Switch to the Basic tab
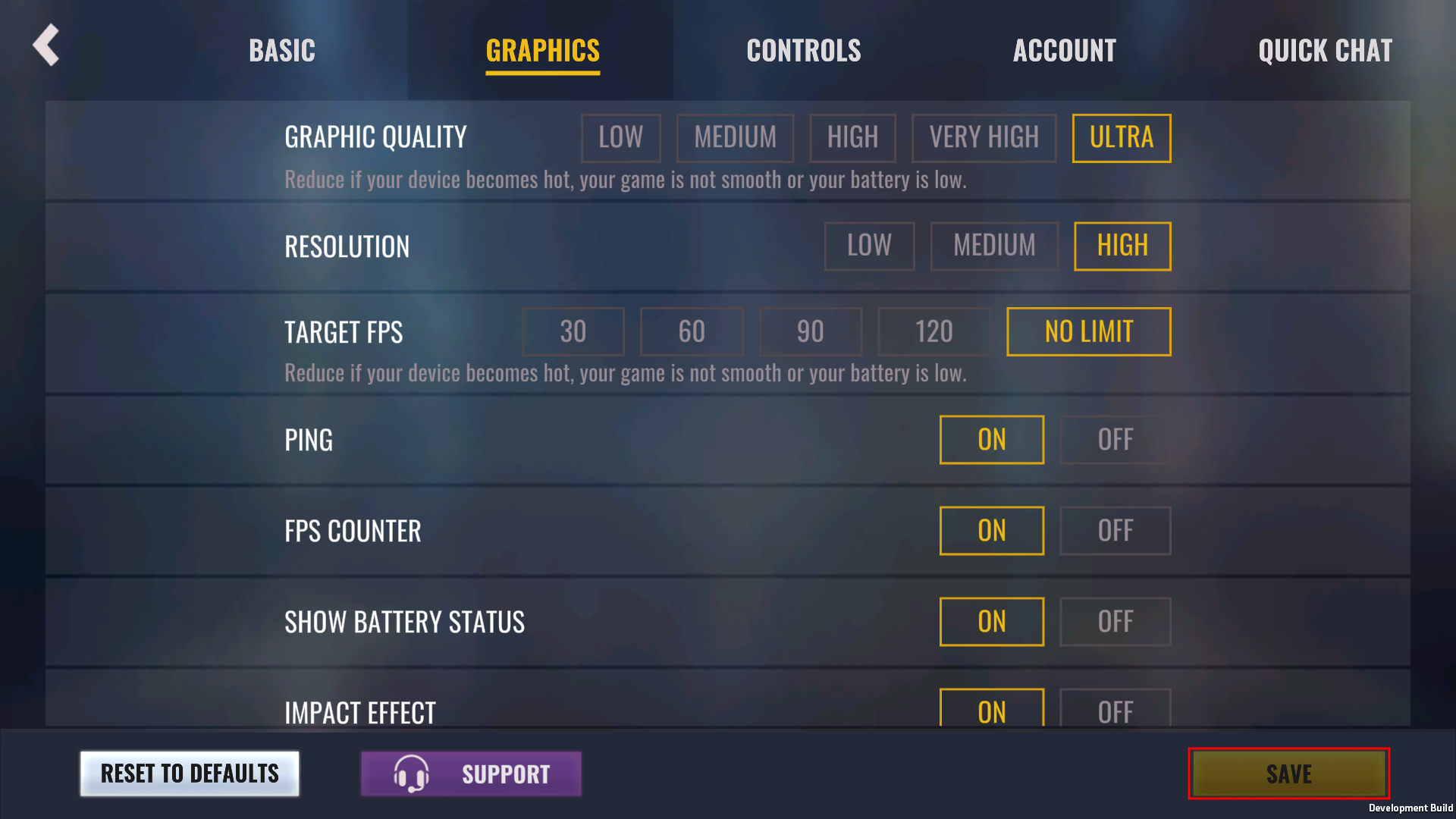Screen dimensions: 1456x819 (x=281, y=51)
